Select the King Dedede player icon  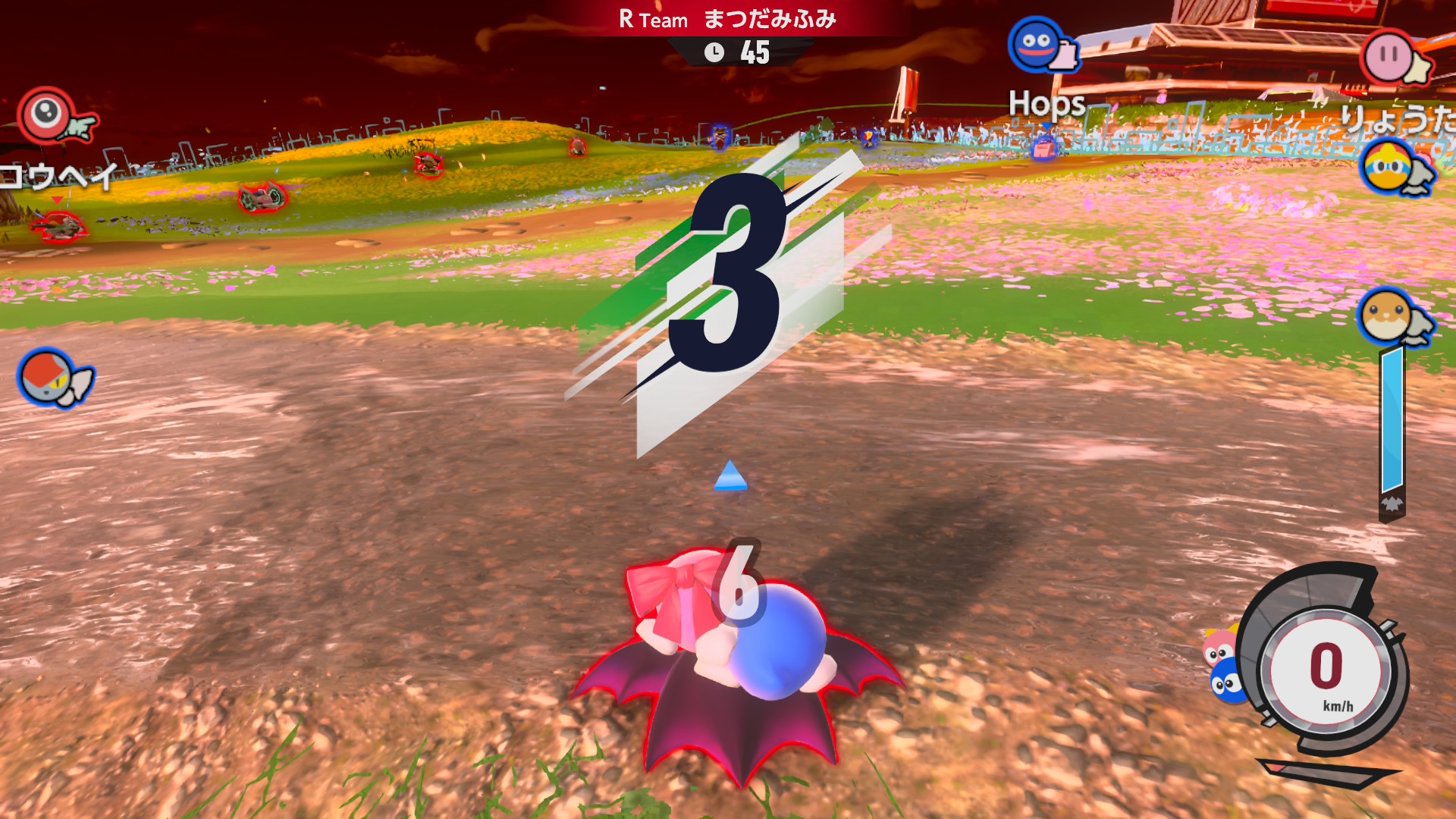click(1389, 168)
